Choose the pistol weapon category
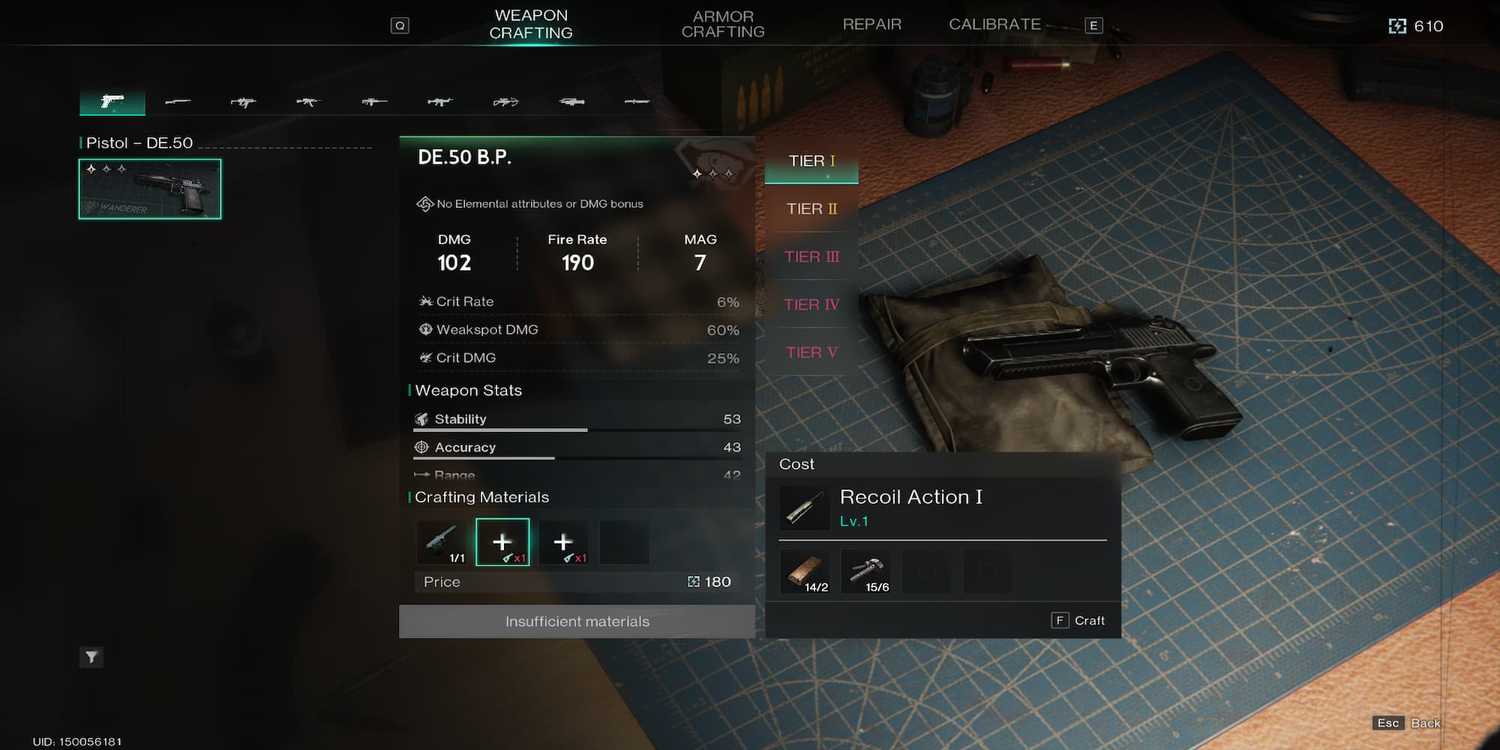This screenshot has height=750, width=1500. coord(112,101)
